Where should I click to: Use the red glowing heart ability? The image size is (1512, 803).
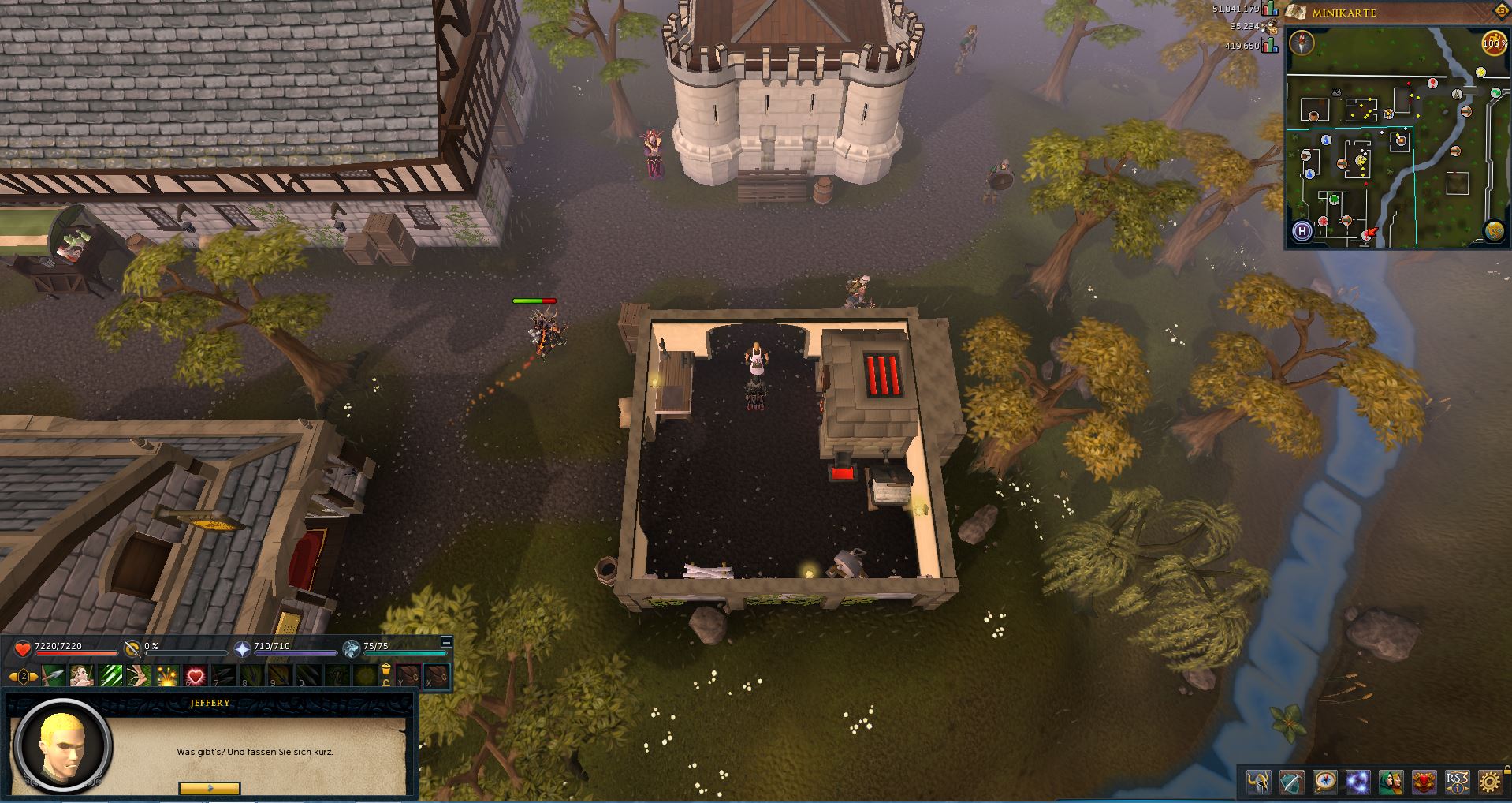tap(196, 676)
